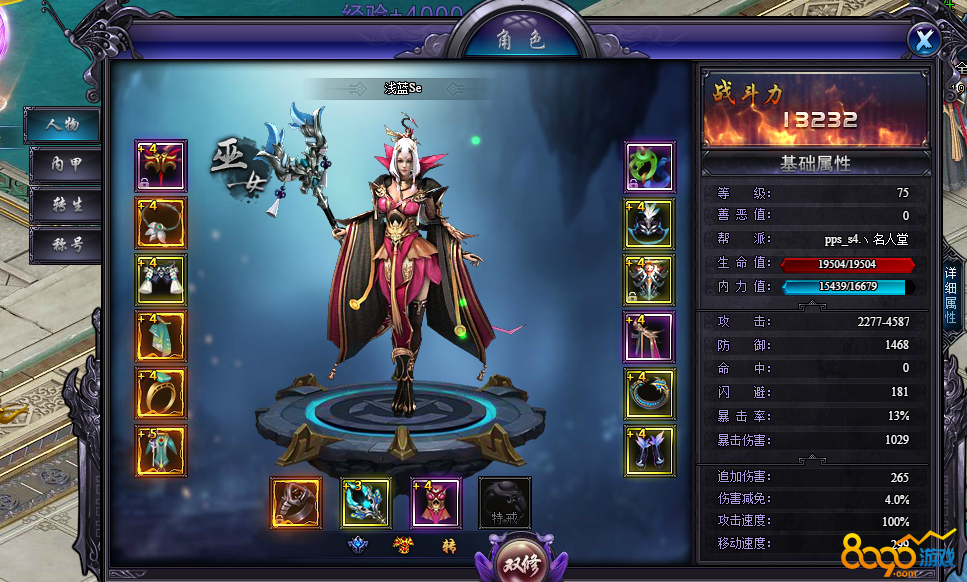Close the character panel with the X button

point(925,39)
